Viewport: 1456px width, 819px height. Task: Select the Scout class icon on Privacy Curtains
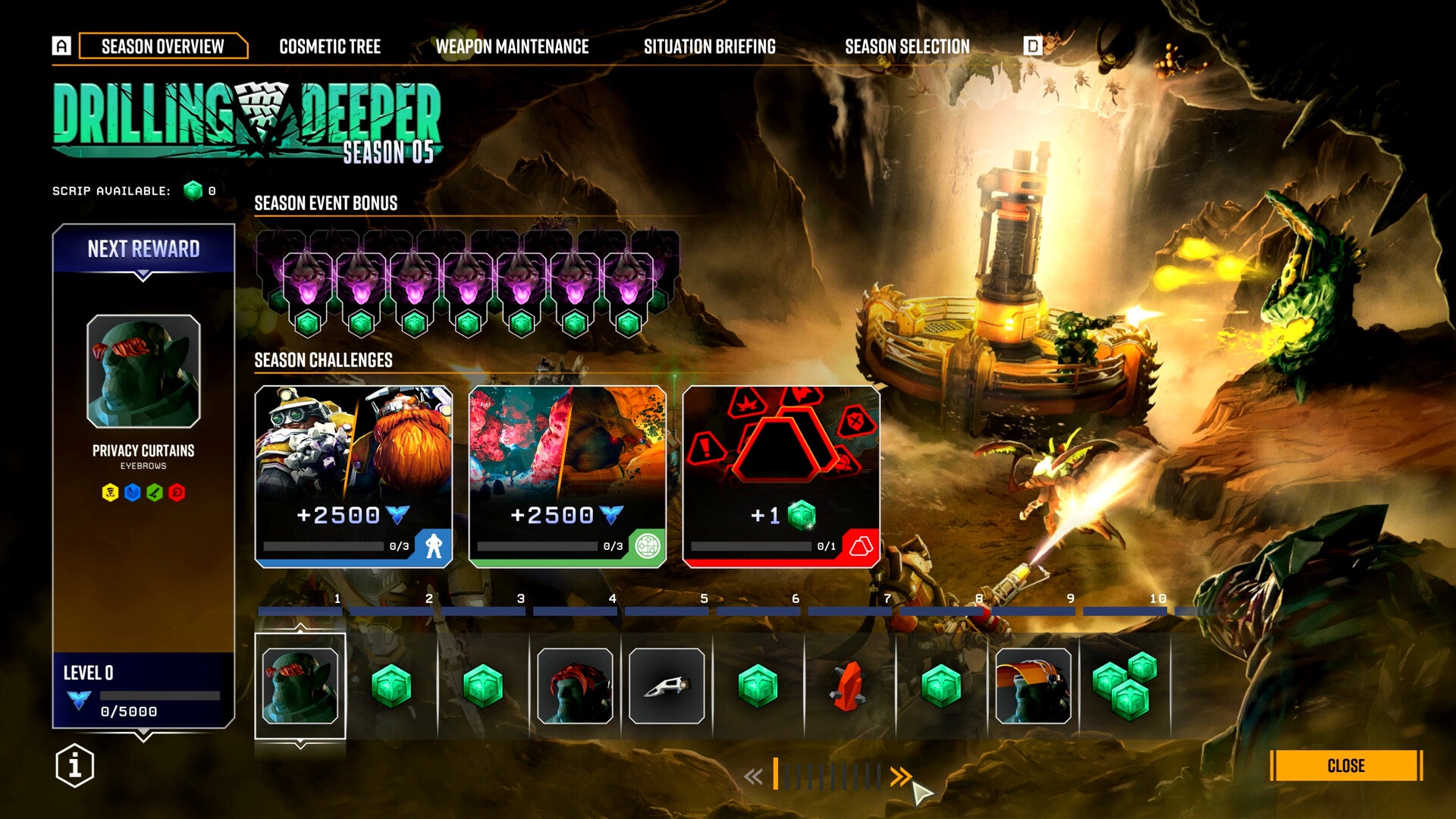click(133, 491)
